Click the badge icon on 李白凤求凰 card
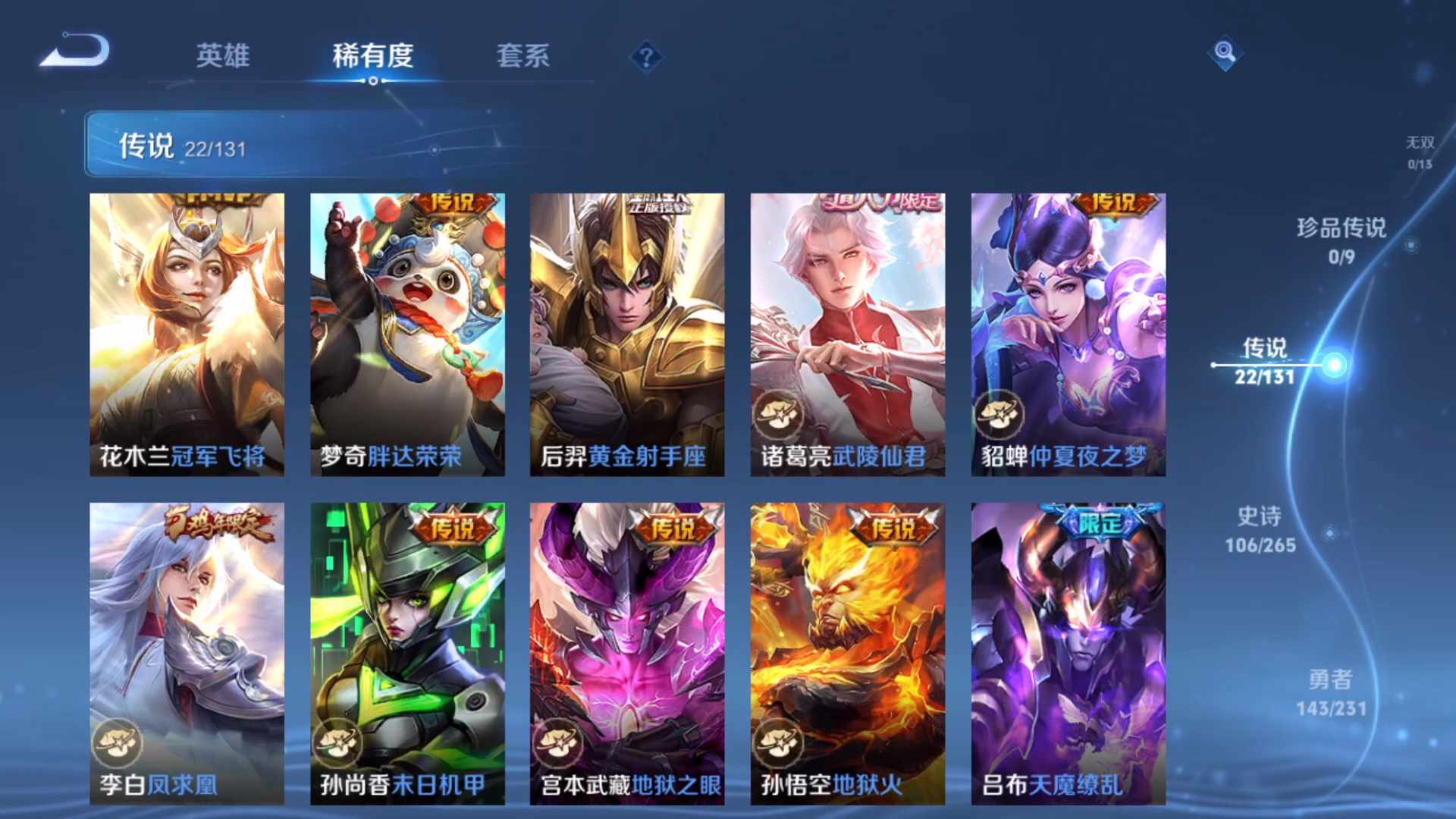This screenshot has width=1456, height=819. coord(118,742)
